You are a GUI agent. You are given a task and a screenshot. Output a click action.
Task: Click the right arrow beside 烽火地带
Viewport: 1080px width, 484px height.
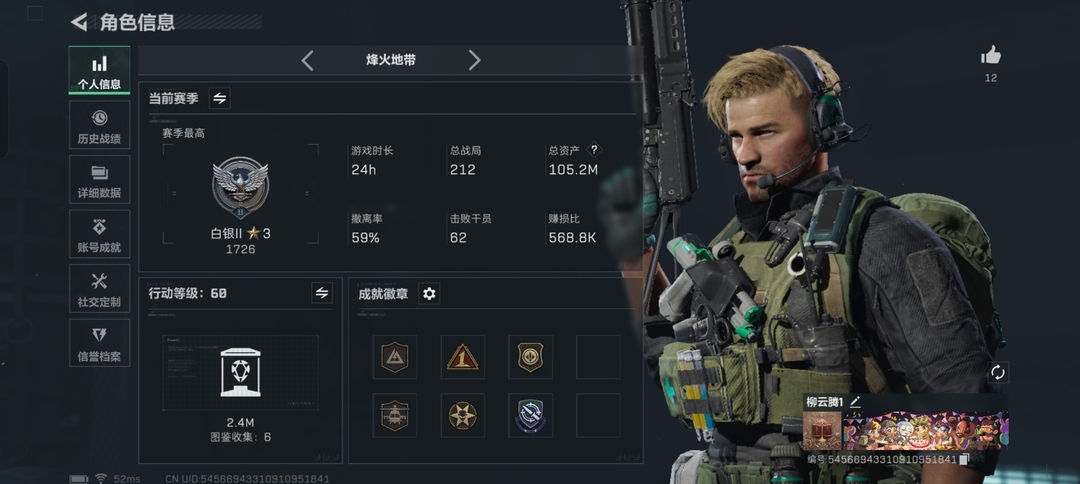(474, 60)
